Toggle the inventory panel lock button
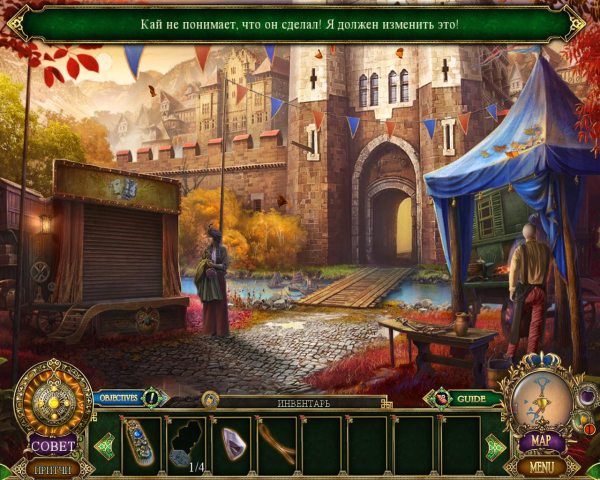 pos(209,400)
